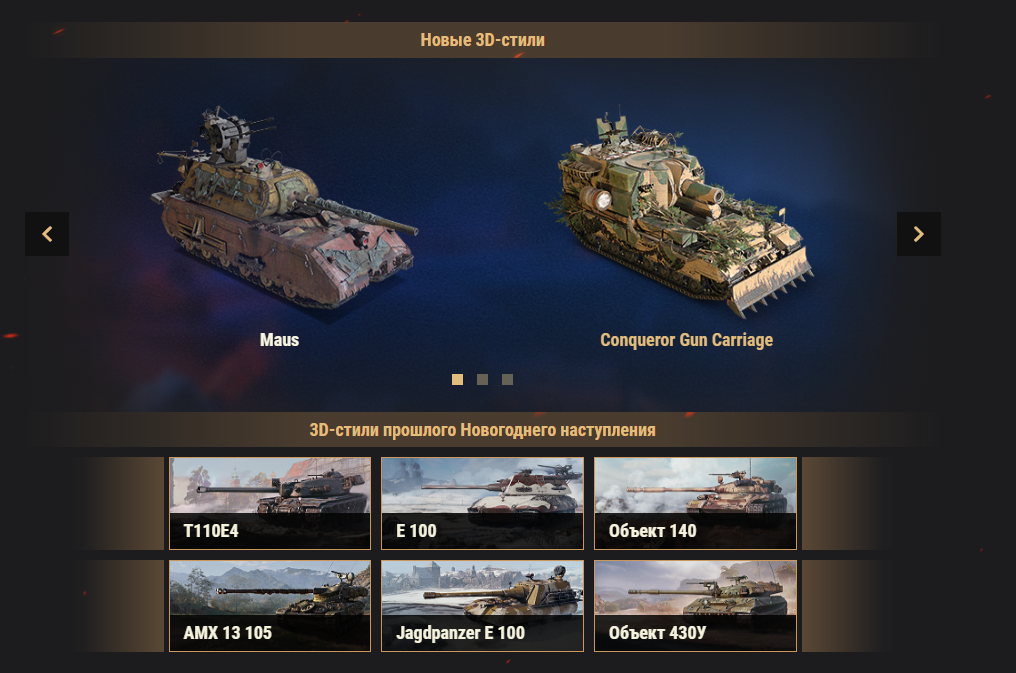The height and width of the screenshot is (673, 1016).
Task: Select the Объект 140 tile
Action: (695, 503)
